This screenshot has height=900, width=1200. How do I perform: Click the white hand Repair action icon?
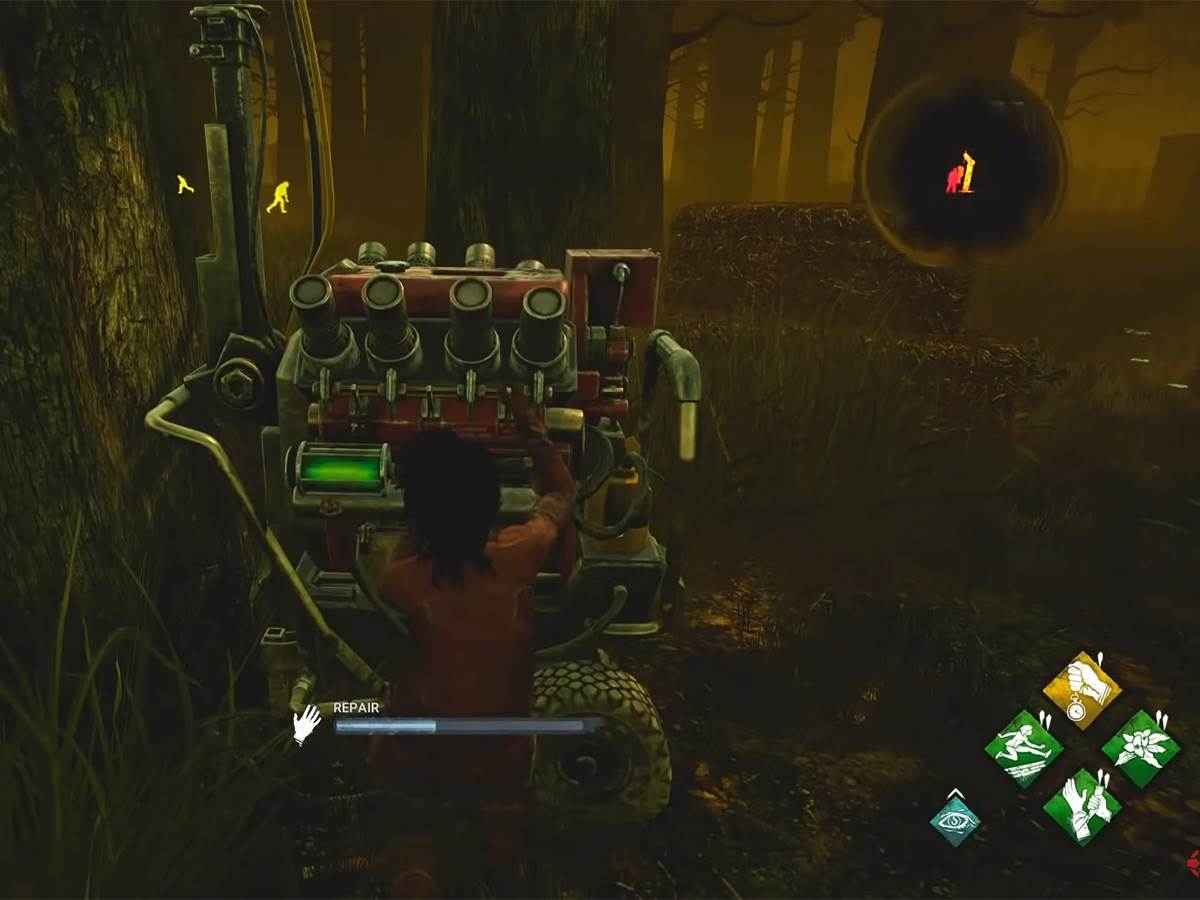tap(306, 724)
